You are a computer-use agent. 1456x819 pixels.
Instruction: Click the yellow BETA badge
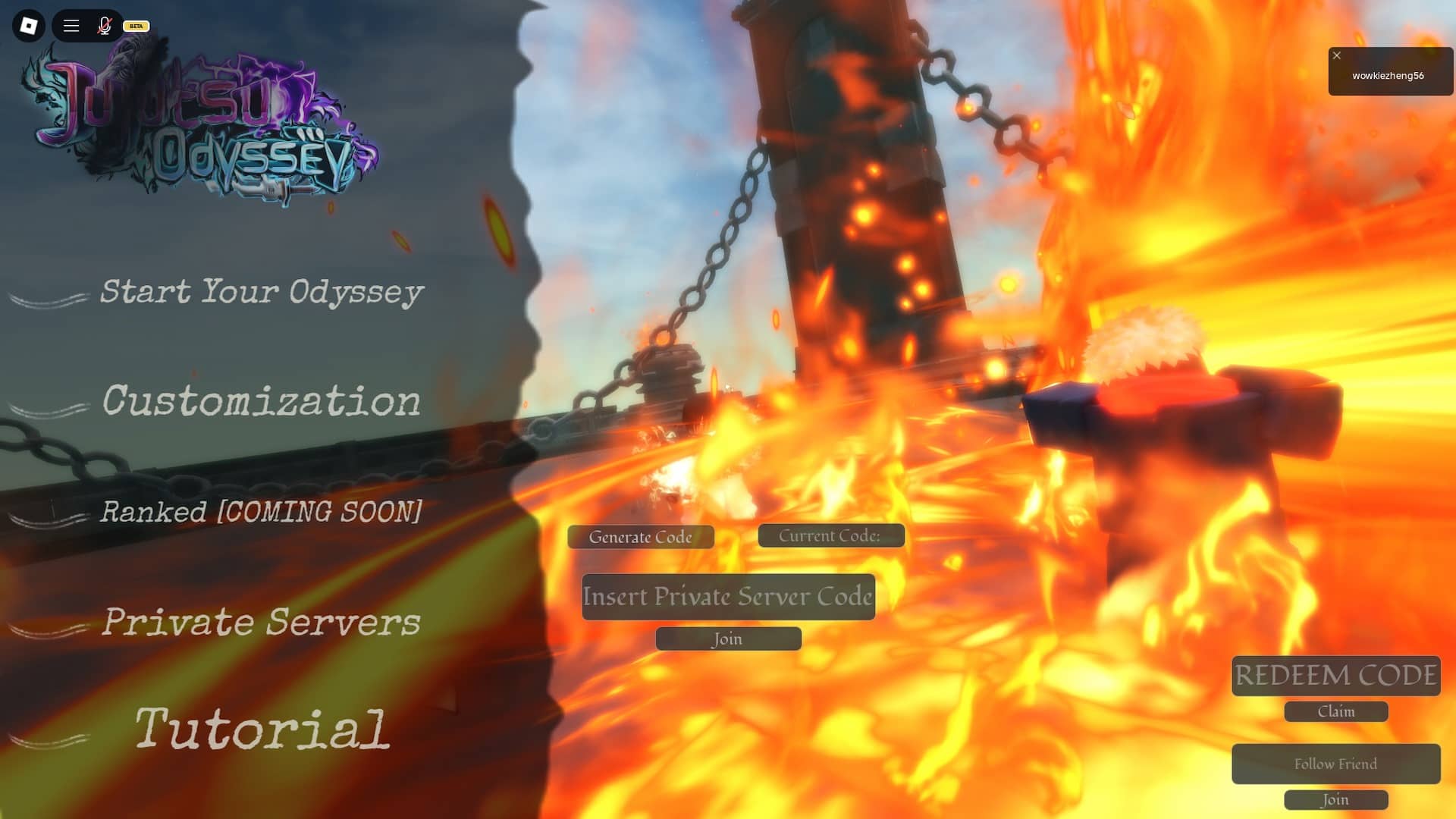(135, 25)
